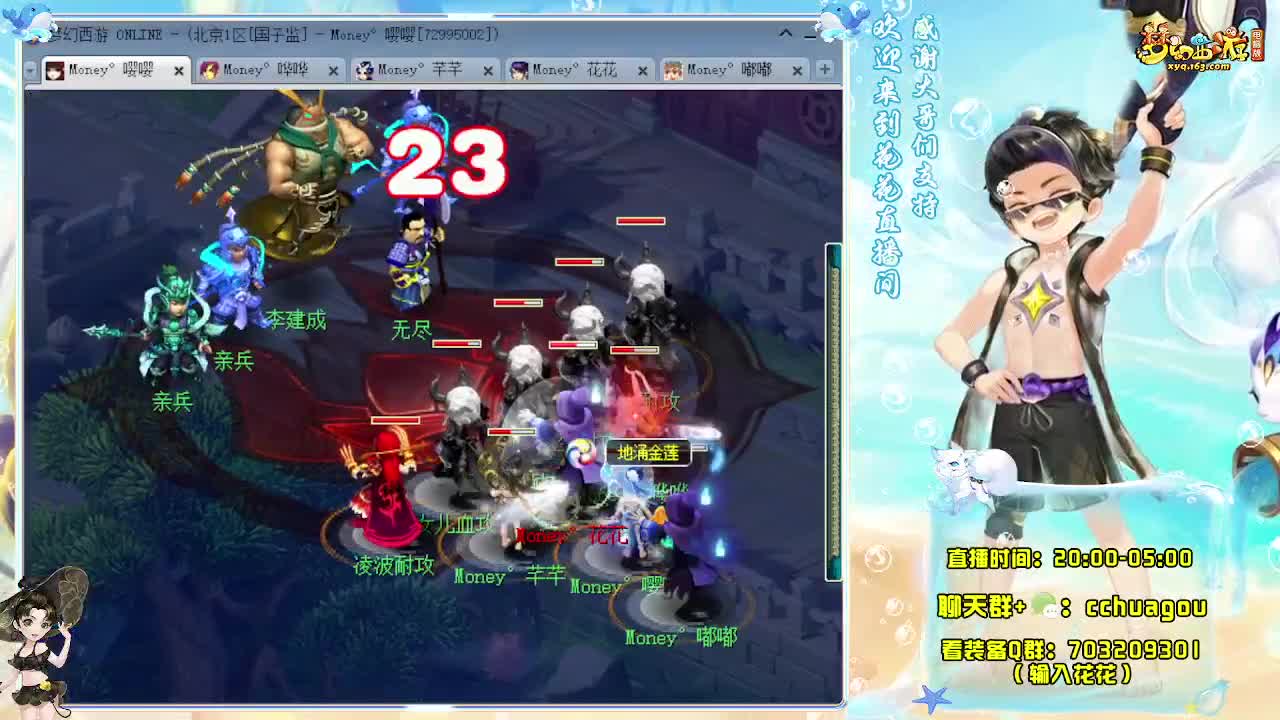The height and width of the screenshot is (720, 1280).
Task: Close the Money°哗哗 tab
Action: point(333,70)
